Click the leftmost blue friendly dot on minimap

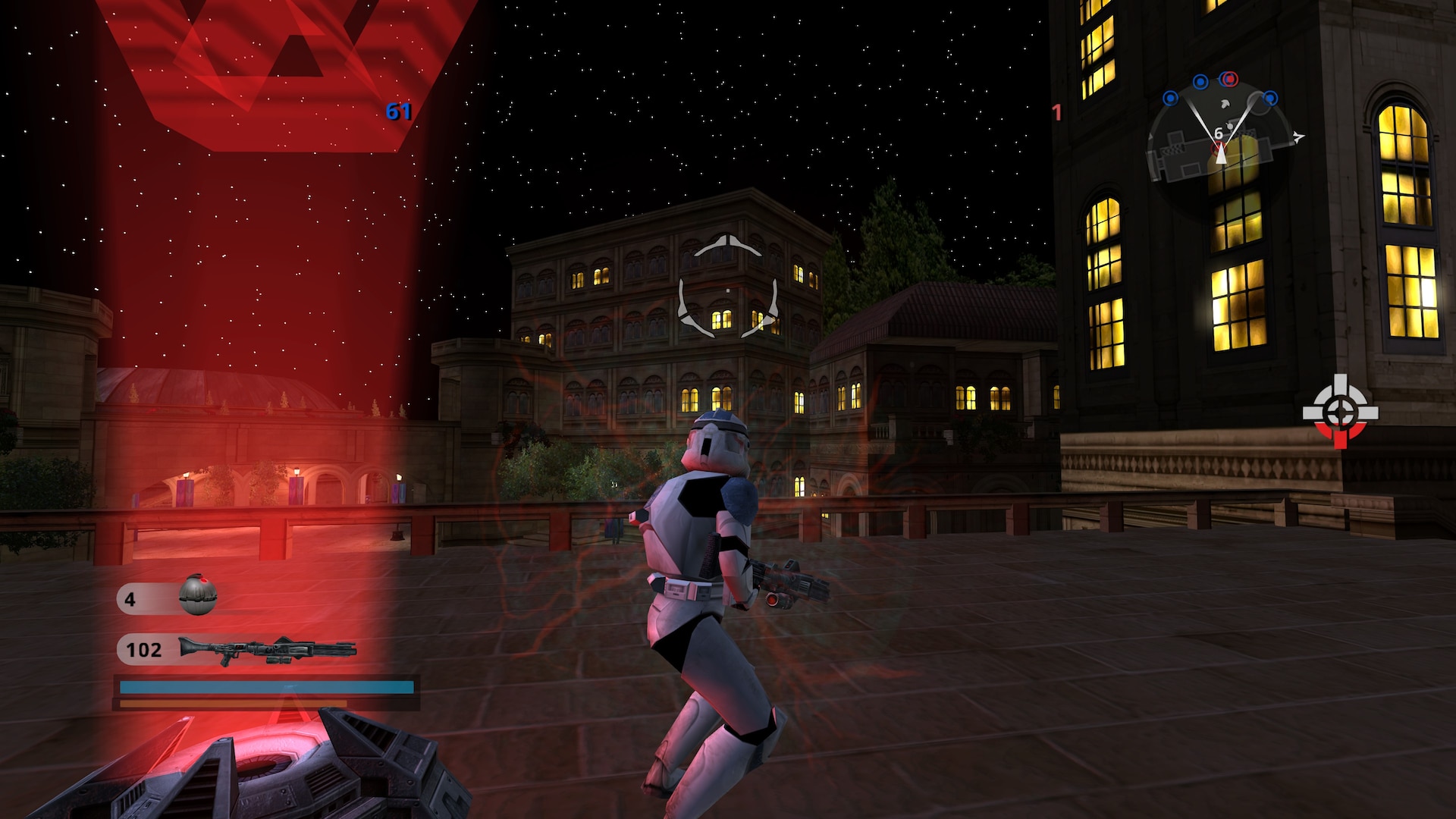[x=1170, y=98]
